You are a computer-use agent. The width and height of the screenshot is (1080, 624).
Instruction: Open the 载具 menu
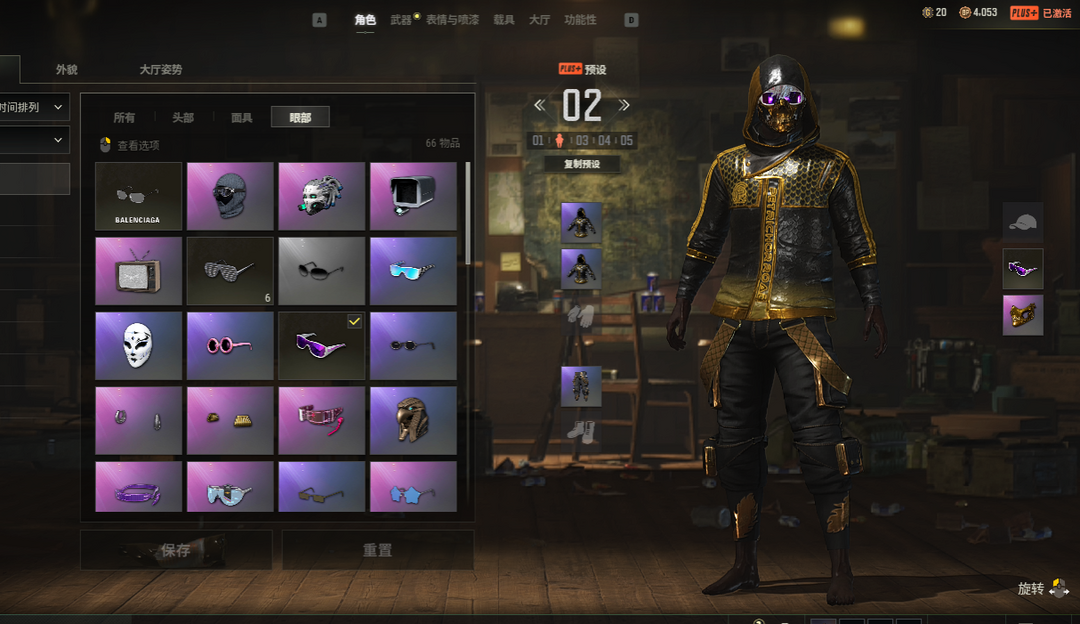[x=504, y=20]
